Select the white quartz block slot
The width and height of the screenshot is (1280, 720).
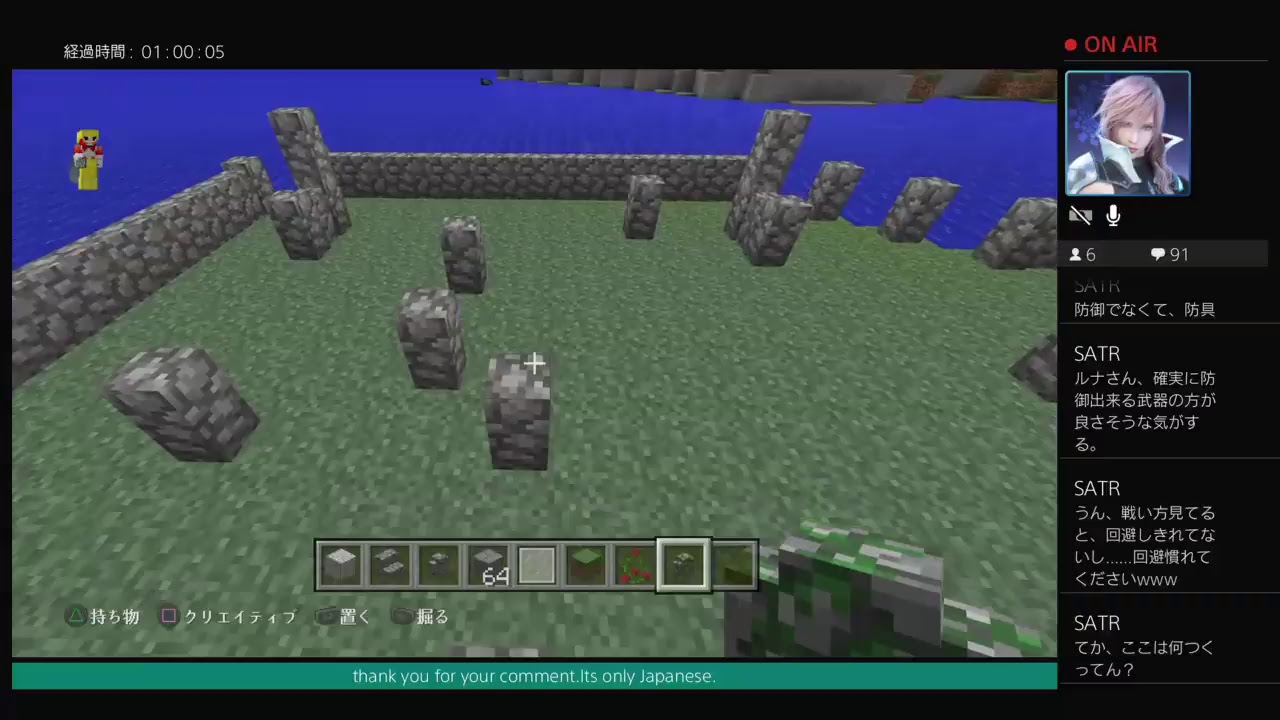(x=536, y=565)
